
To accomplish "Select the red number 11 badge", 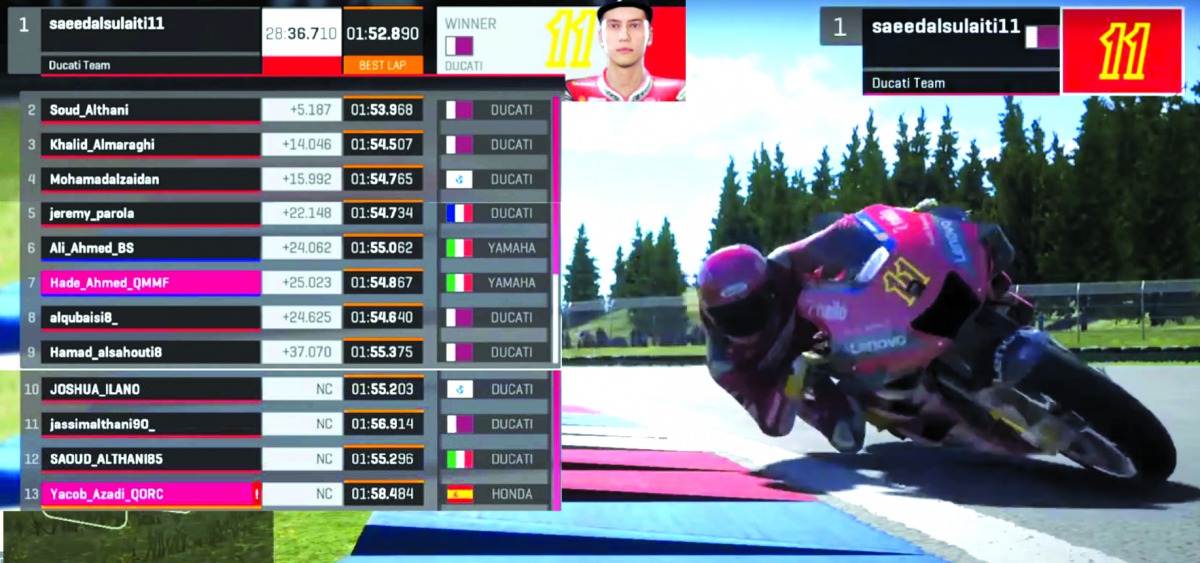I will [1121, 51].
